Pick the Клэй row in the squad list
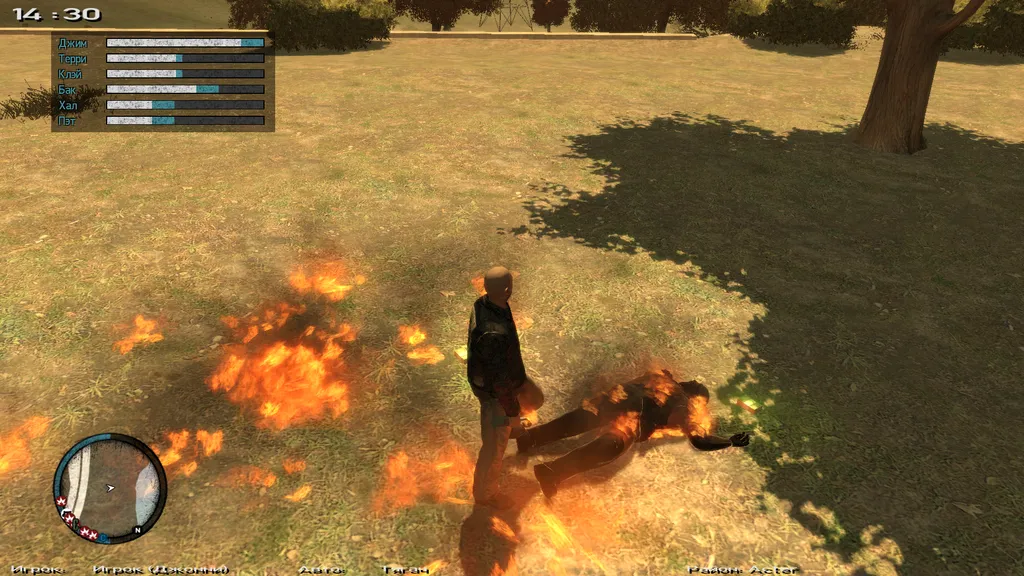 click(x=72, y=74)
